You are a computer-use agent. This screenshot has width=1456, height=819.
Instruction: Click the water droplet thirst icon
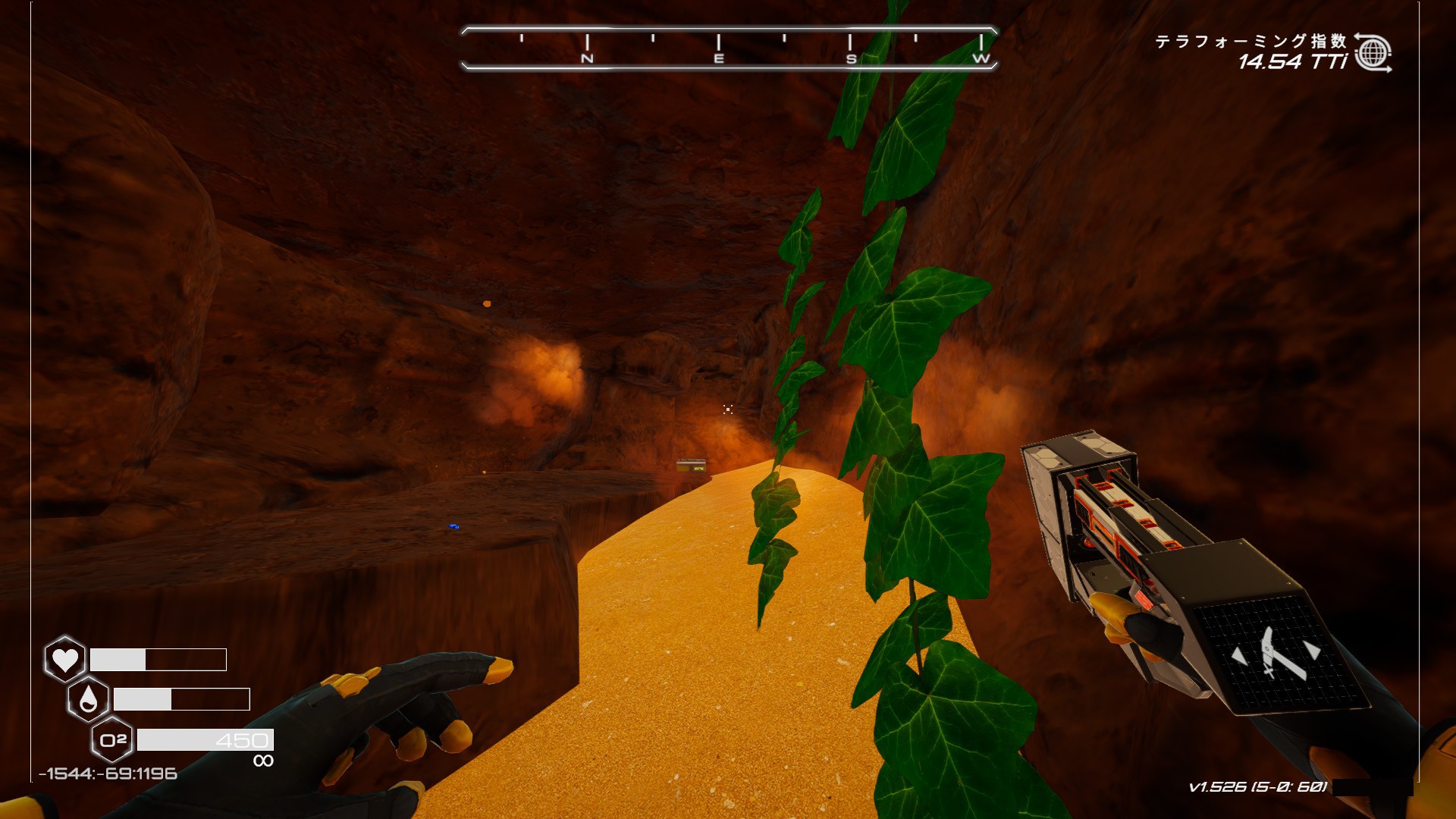(88, 699)
